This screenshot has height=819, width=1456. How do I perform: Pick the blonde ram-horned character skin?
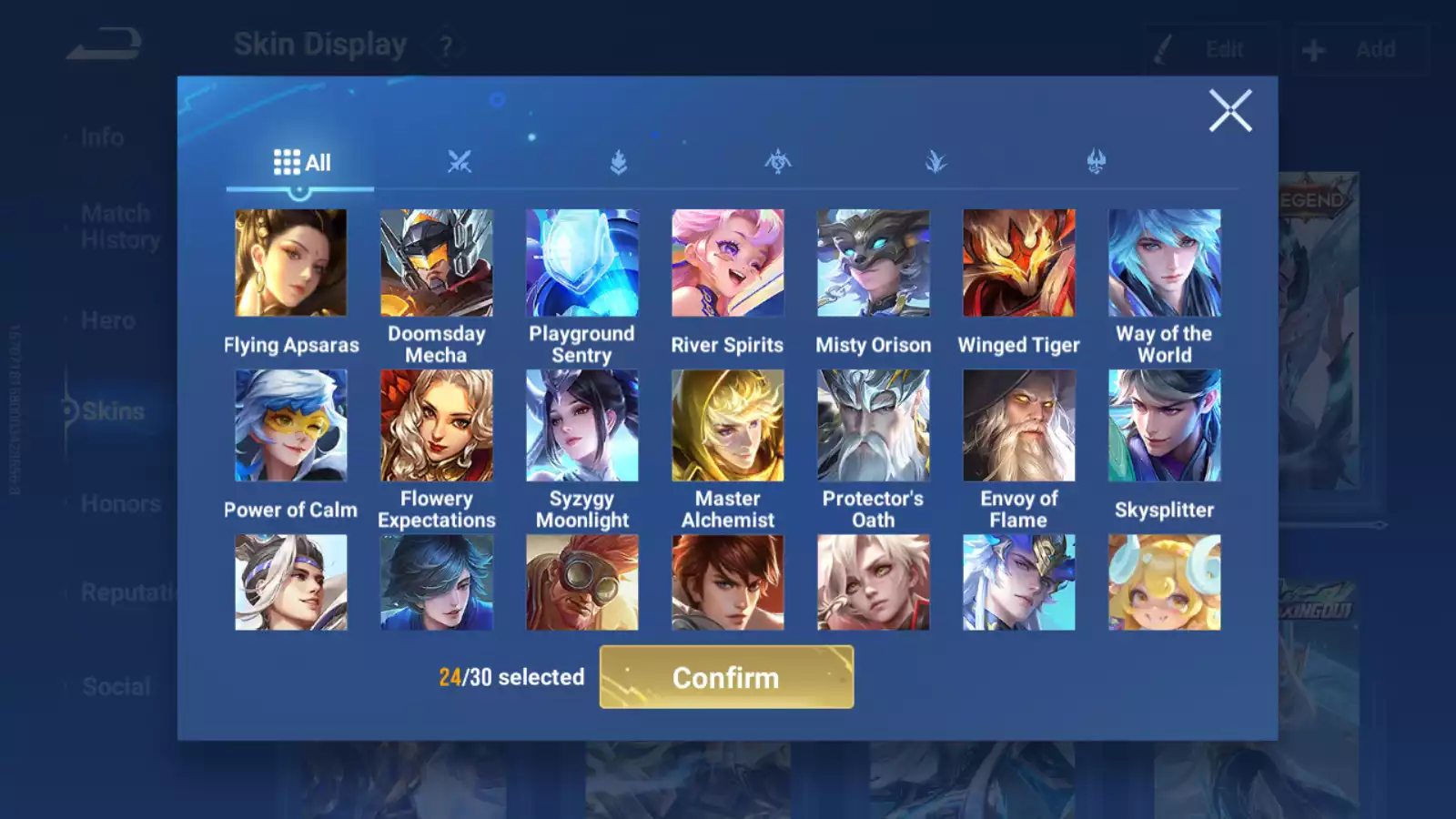point(1165,582)
